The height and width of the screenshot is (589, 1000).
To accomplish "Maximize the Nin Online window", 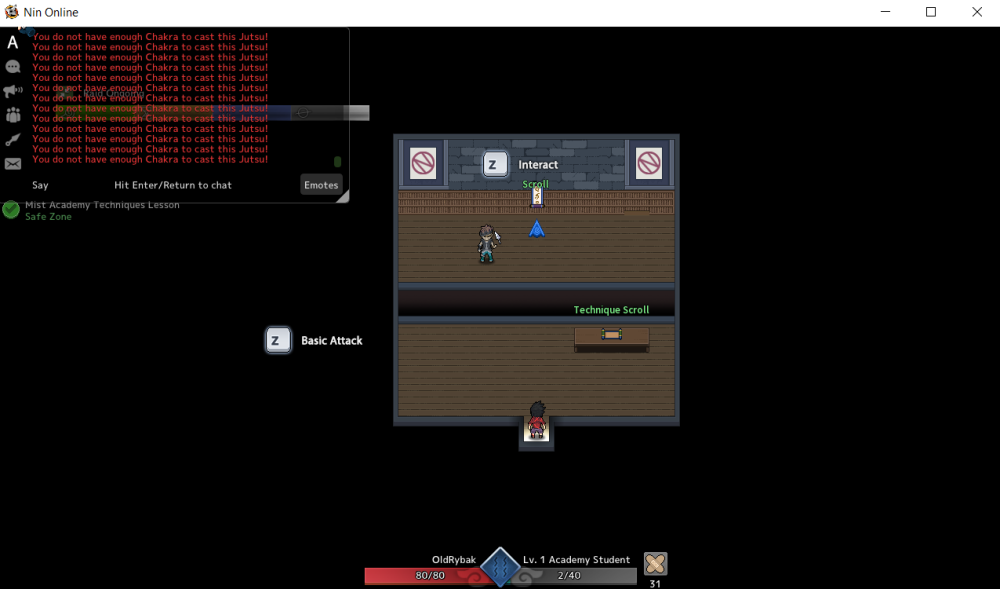I will coord(931,13).
